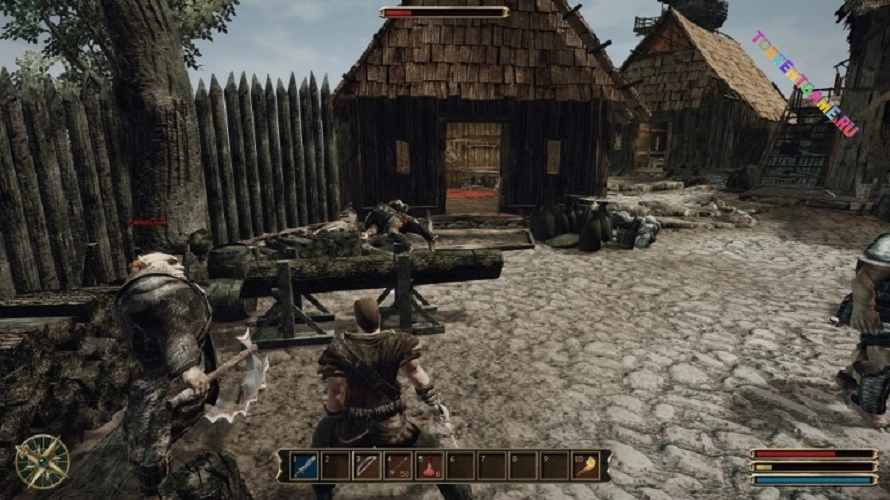Click the compass in the corner

click(x=42, y=461)
